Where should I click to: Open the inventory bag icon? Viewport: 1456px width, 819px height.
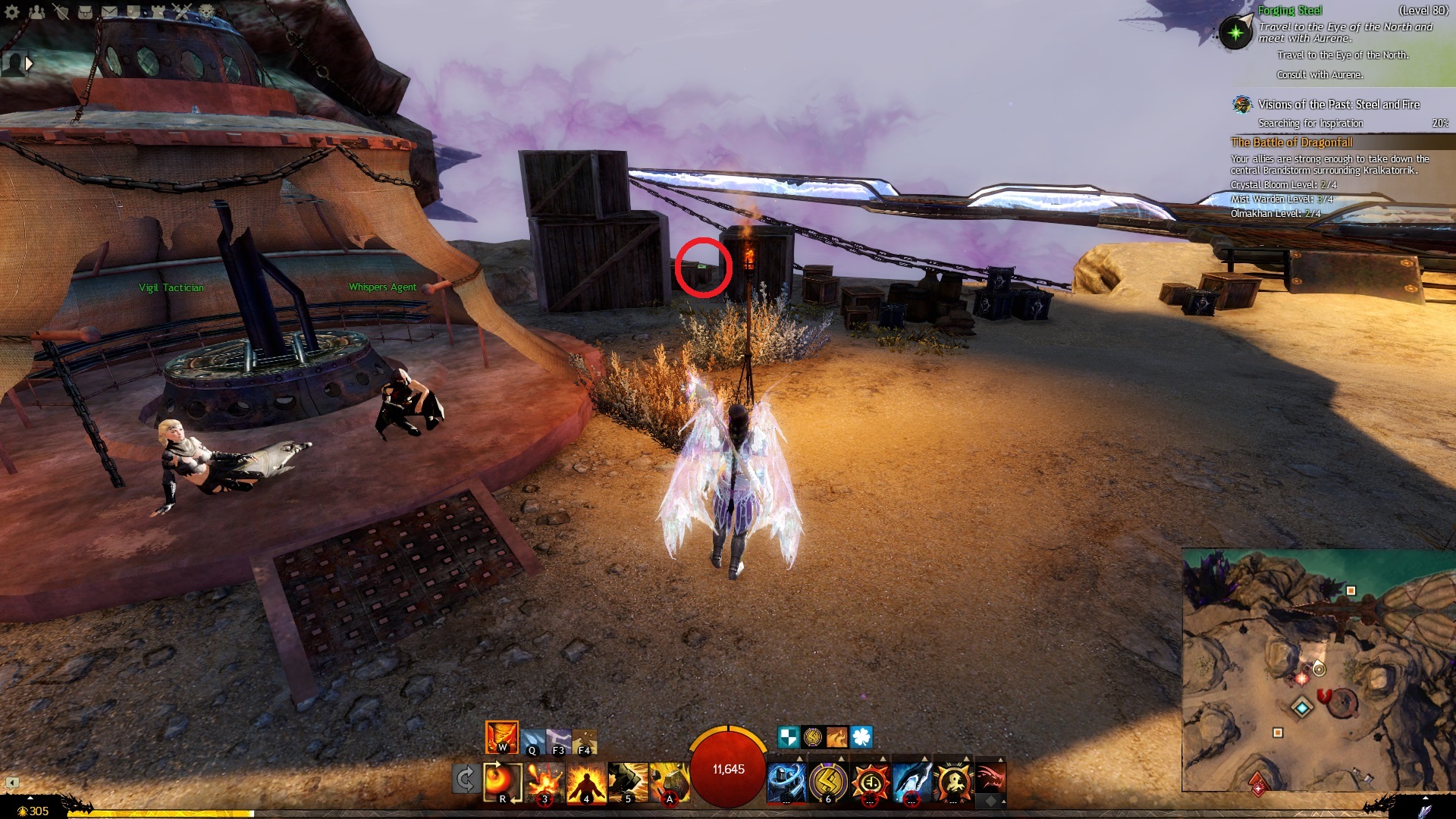[x=86, y=11]
